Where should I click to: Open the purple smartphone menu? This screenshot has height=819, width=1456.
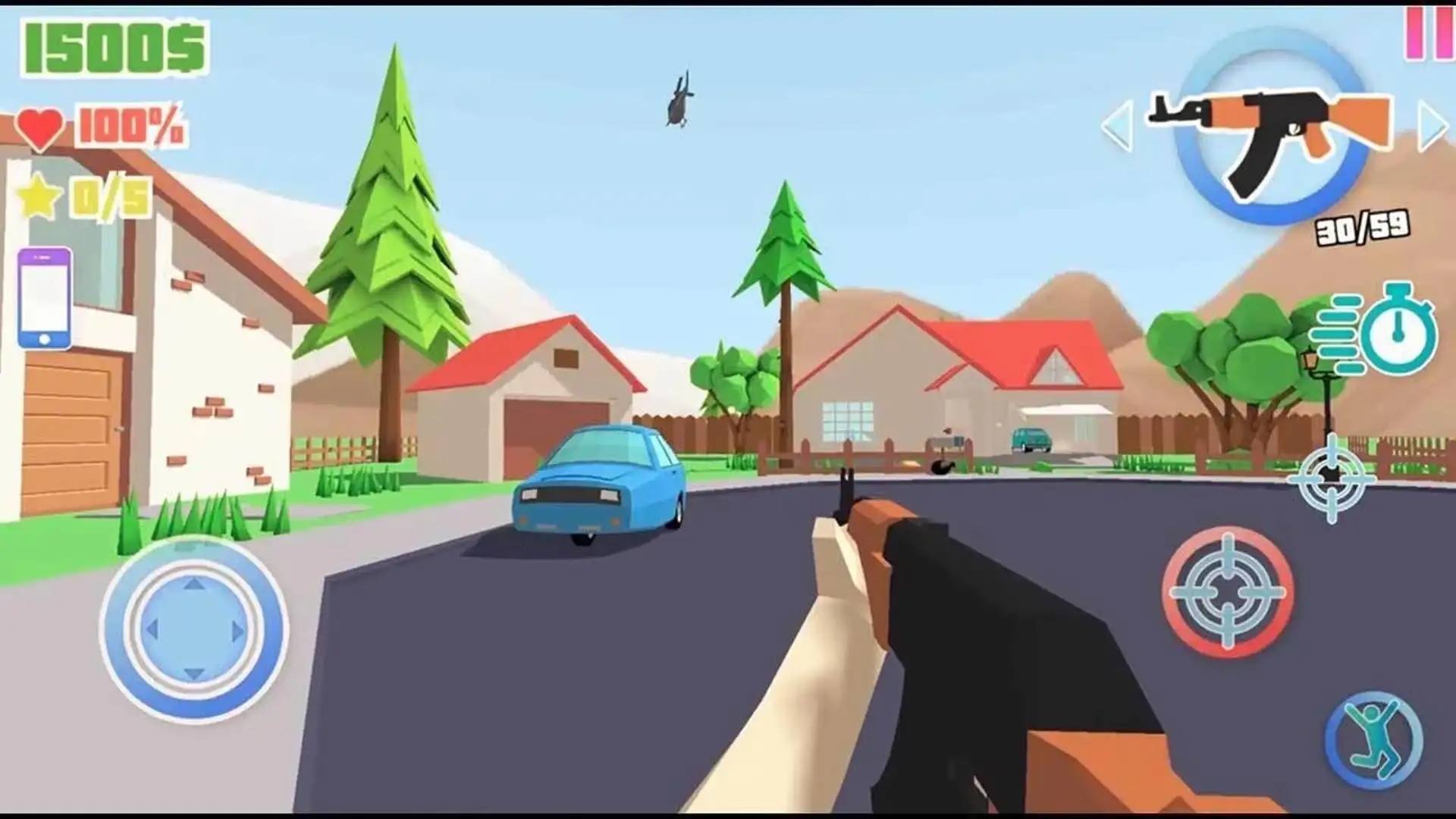click(45, 298)
